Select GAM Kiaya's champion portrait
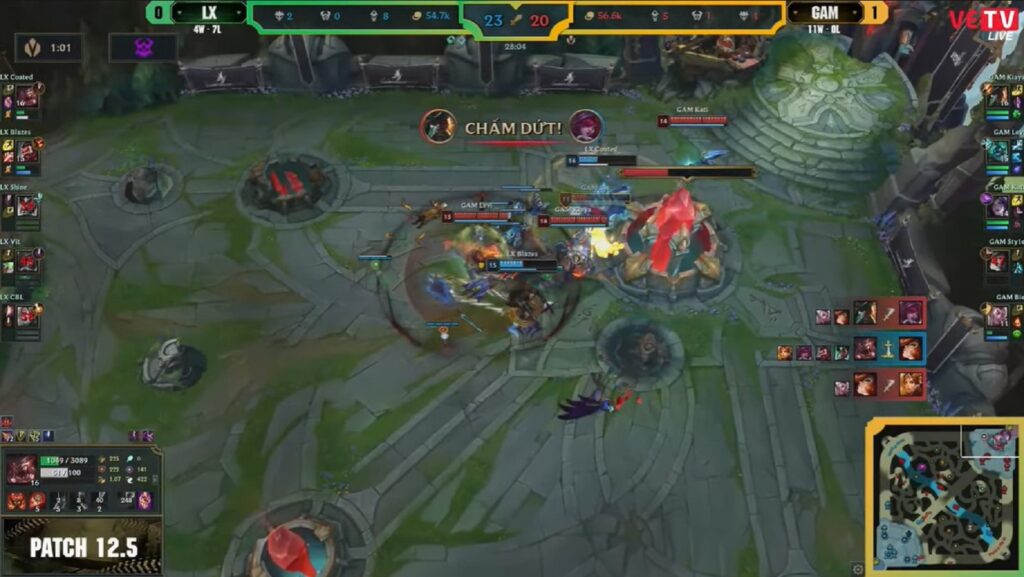Image resolution: width=1024 pixels, height=577 pixels. pos(998,96)
